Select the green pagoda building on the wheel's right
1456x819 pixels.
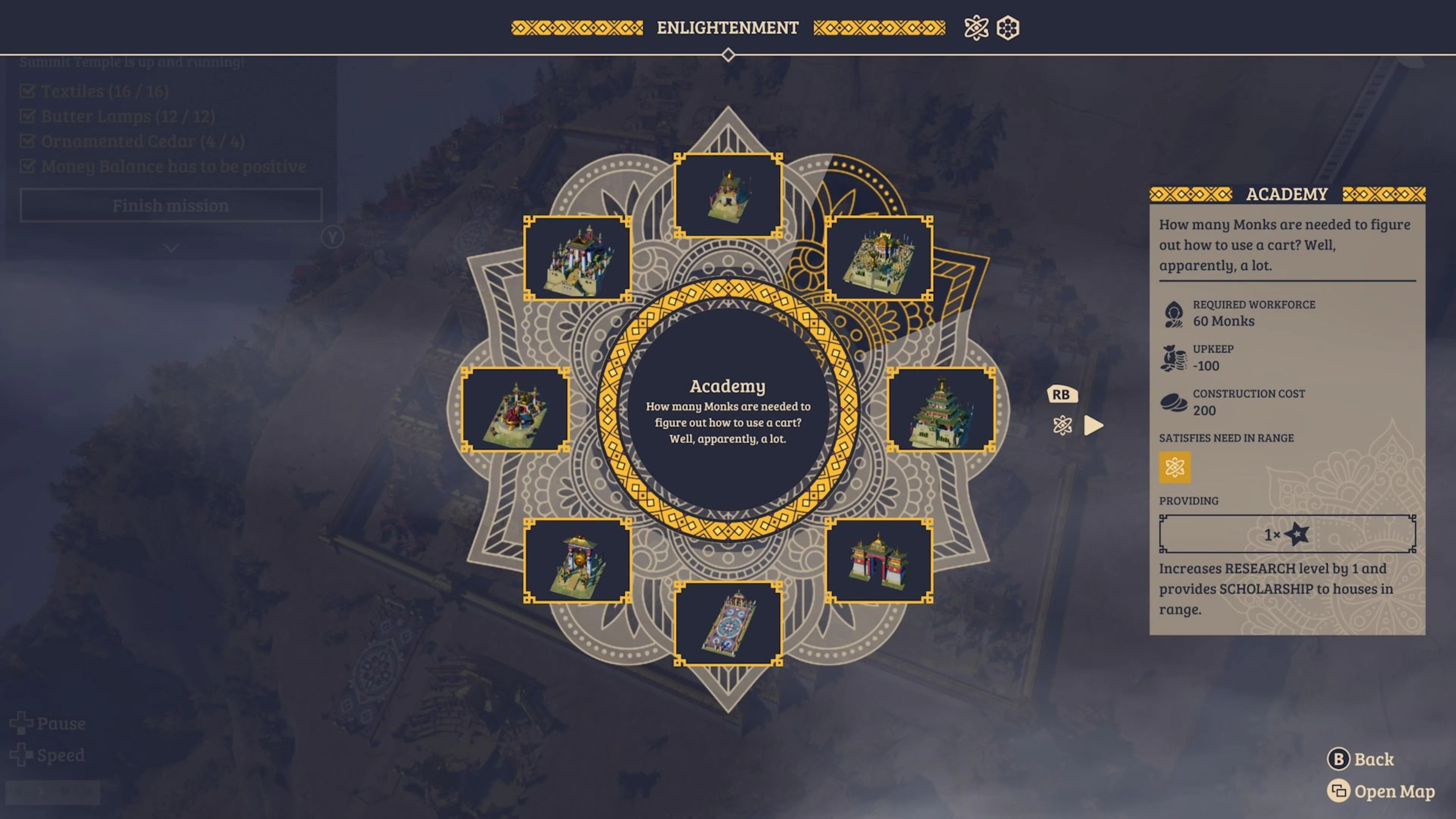(x=941, y=411)
